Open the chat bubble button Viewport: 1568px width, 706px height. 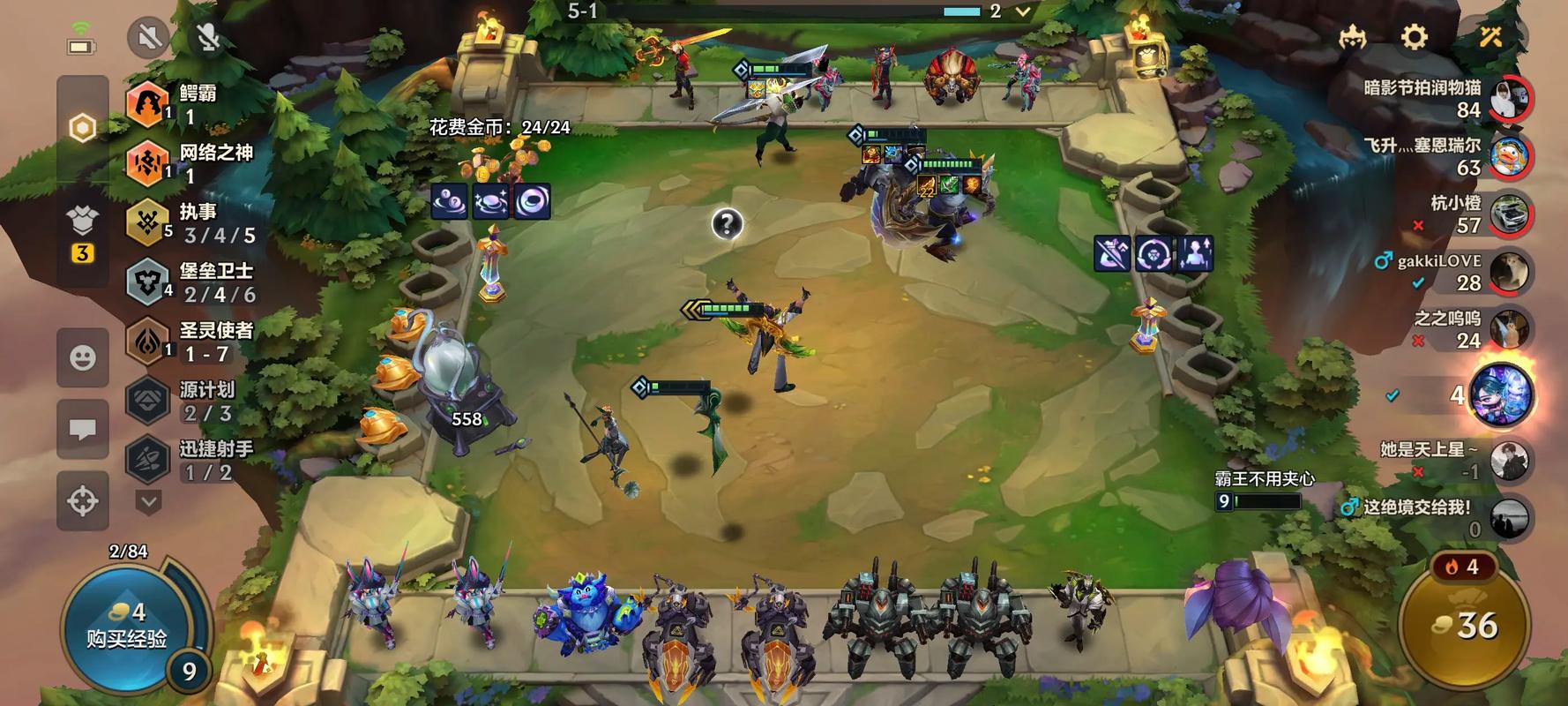pos(83,429)
